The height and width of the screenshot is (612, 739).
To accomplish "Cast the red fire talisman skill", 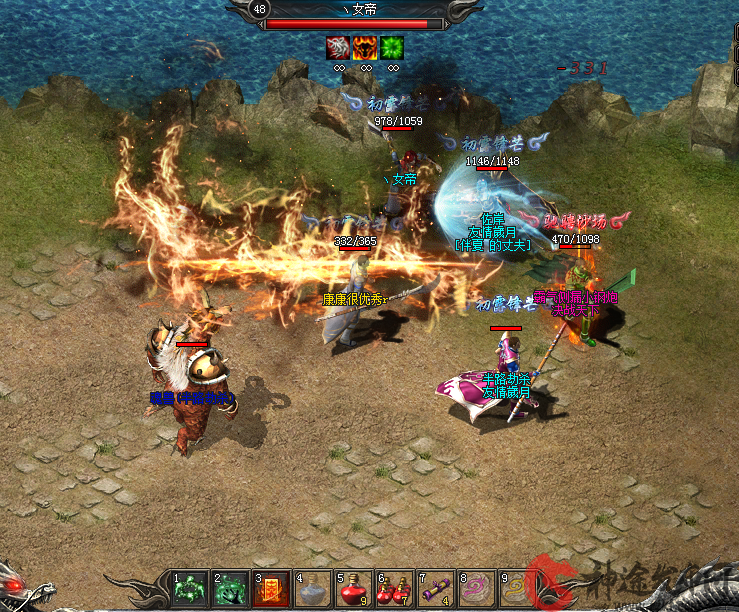I will click(x=271, y=588).
